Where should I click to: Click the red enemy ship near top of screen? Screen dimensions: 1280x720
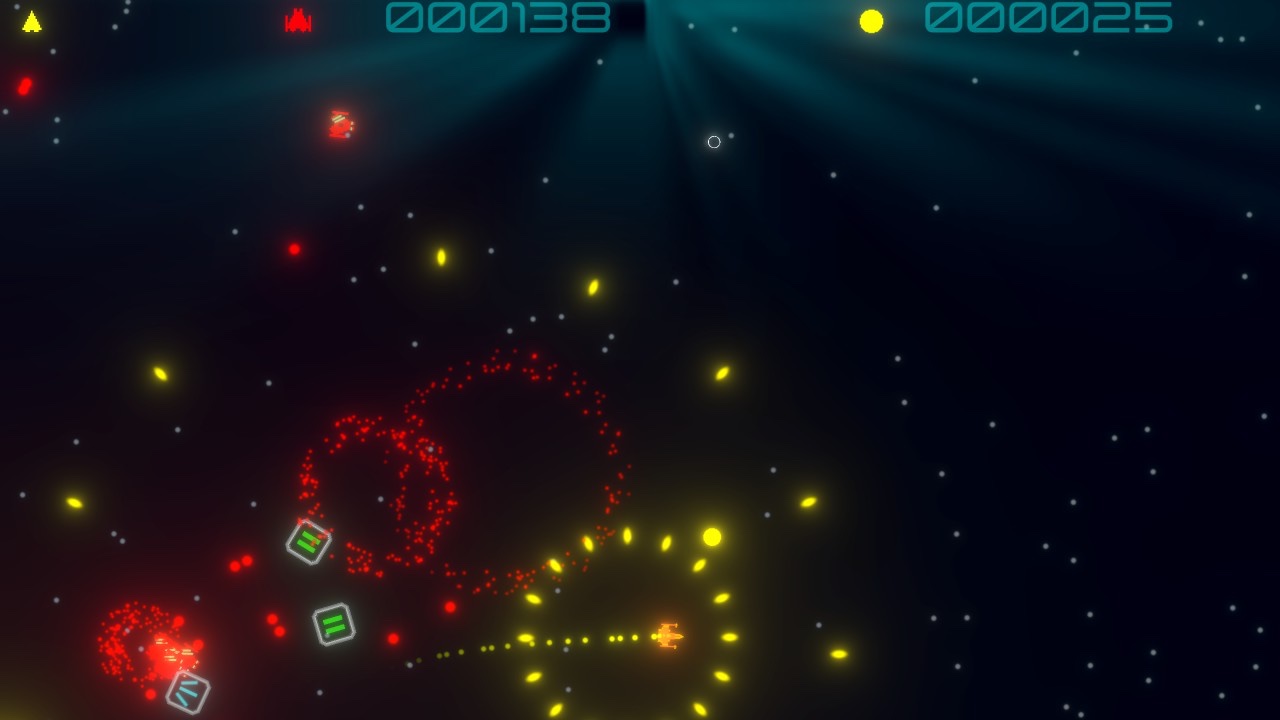click(x=338, y=124)
